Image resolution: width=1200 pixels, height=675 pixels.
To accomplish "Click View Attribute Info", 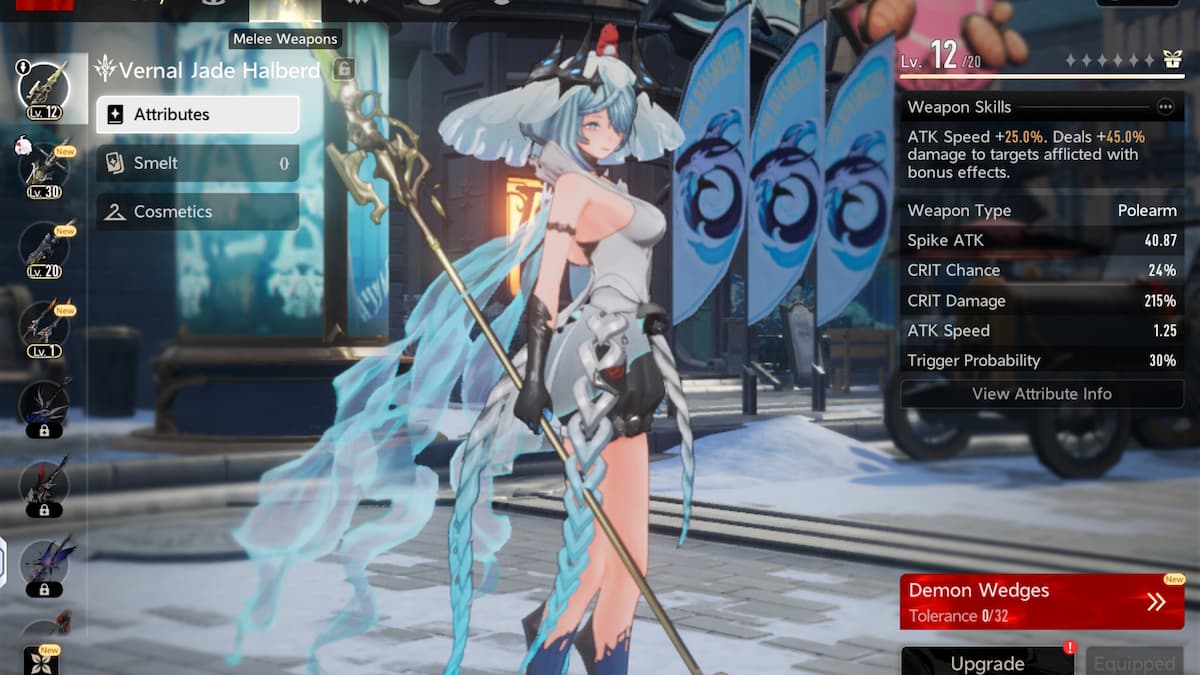I will point(1041,394).
